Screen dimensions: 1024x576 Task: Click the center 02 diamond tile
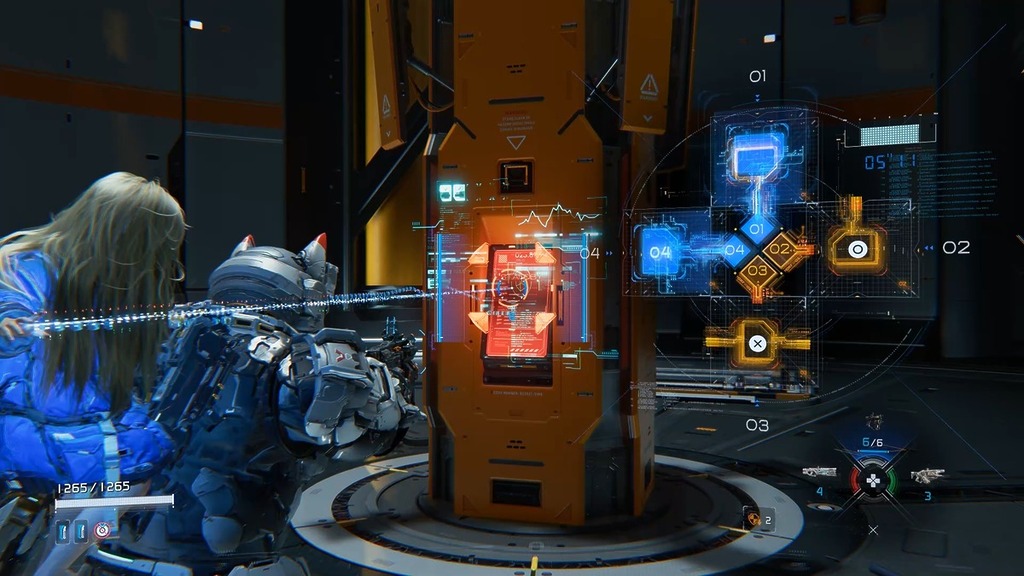point(780,249)
